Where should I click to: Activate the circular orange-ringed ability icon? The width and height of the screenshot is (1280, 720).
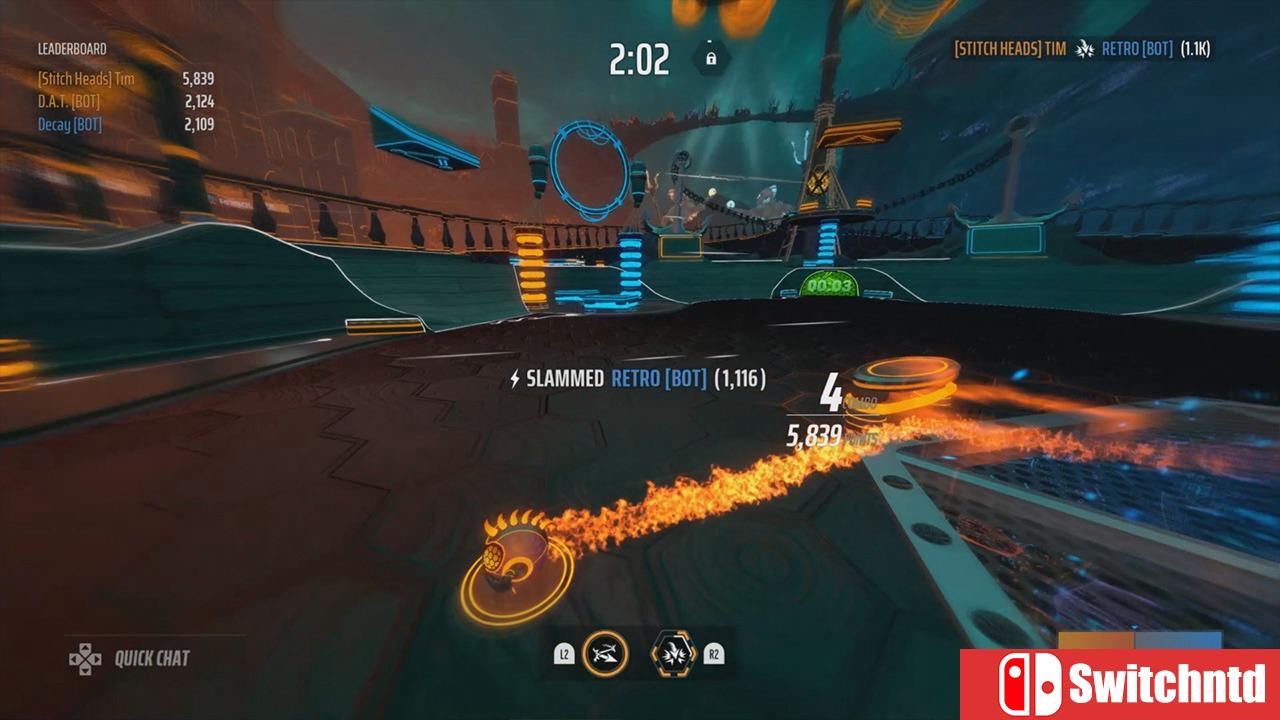[x=605, y=654]
